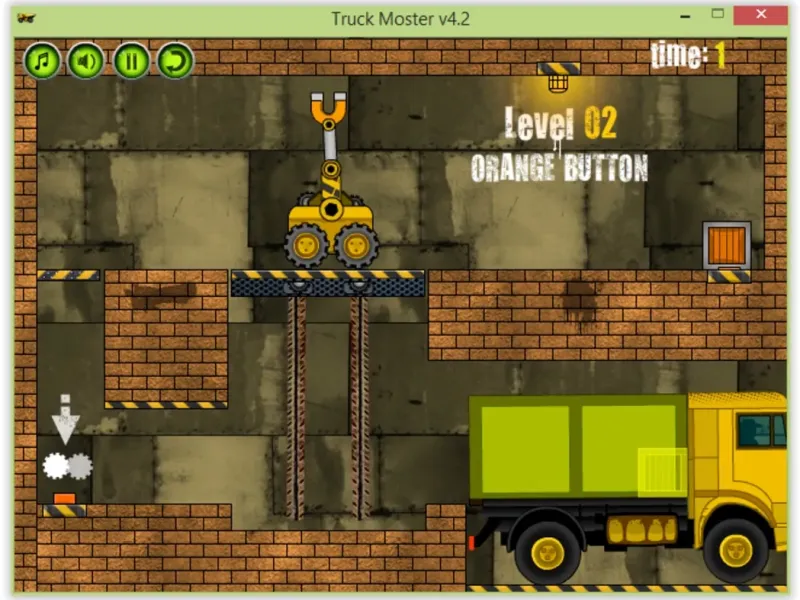Image resolution: width=800 pixels, height=600 pixels.
Task: Pause the game
Action: pos(131,61)
